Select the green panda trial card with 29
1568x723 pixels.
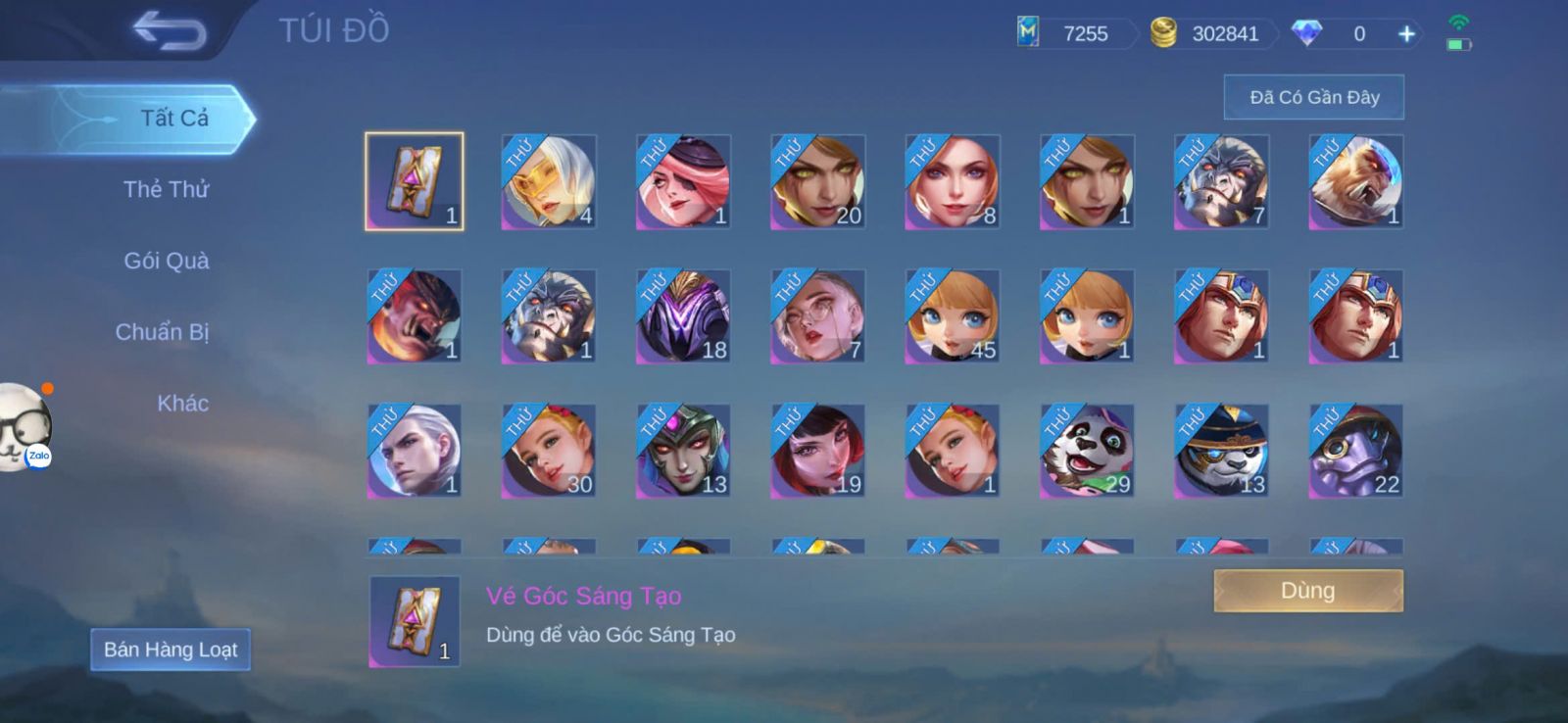coord(1087,452)
